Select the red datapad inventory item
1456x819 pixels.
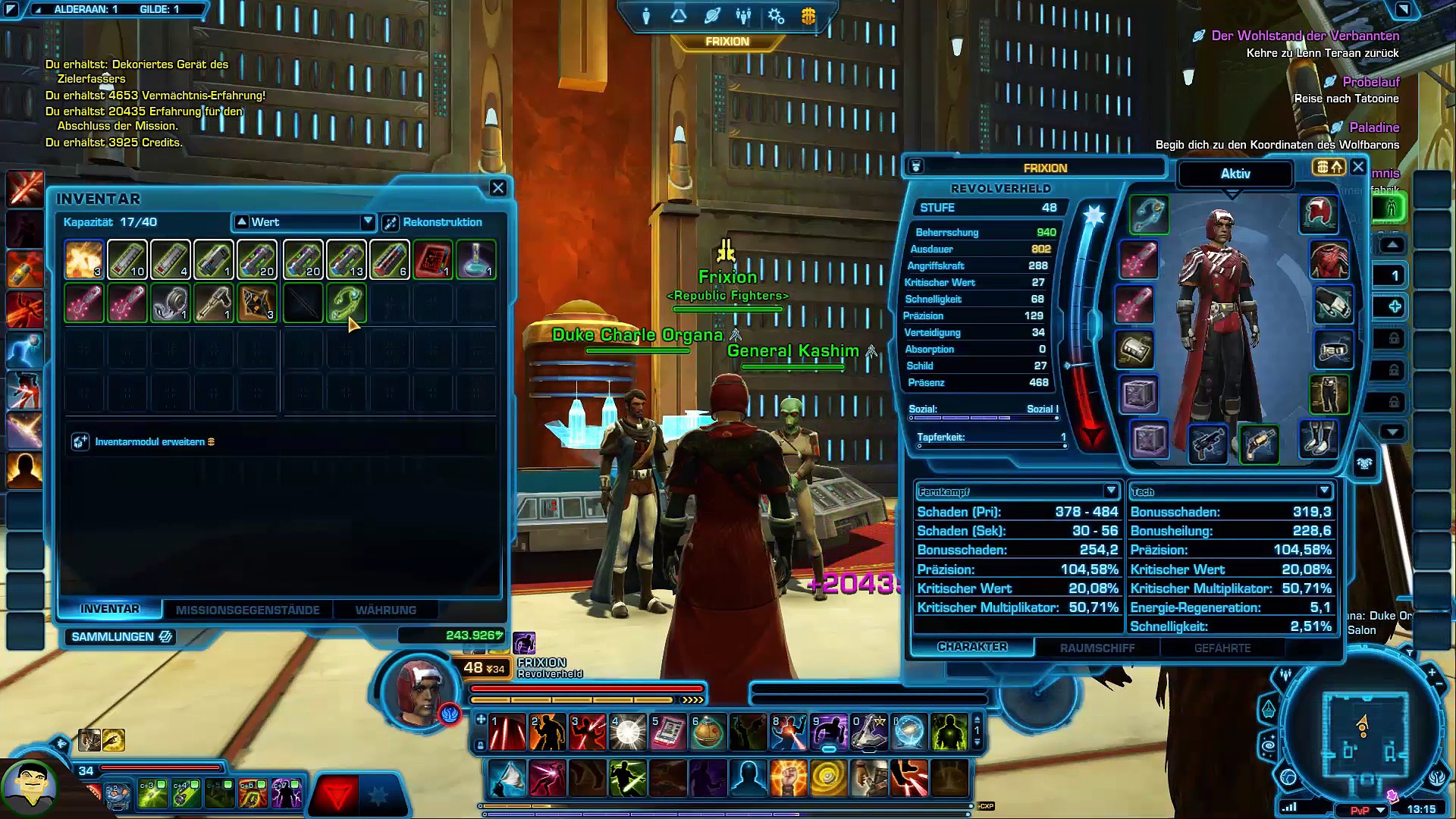coord(433,259)
